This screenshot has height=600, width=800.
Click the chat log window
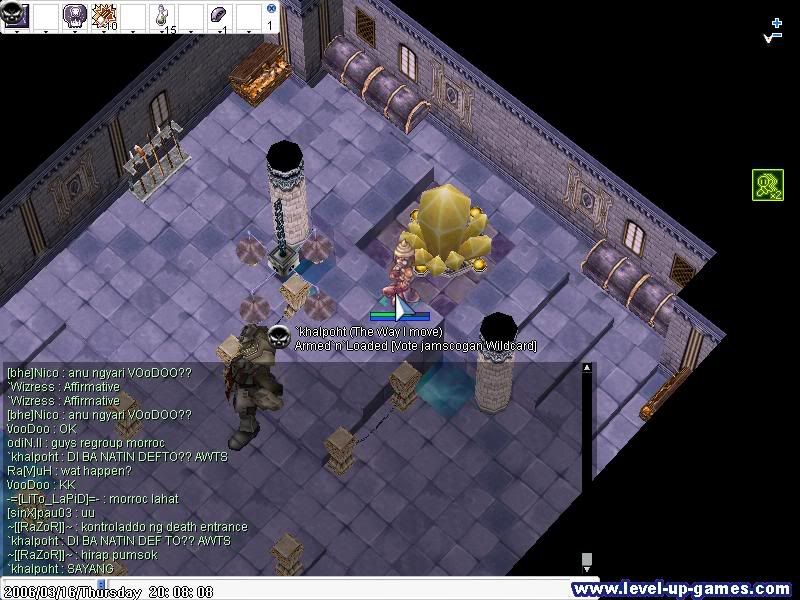[290, 468]
